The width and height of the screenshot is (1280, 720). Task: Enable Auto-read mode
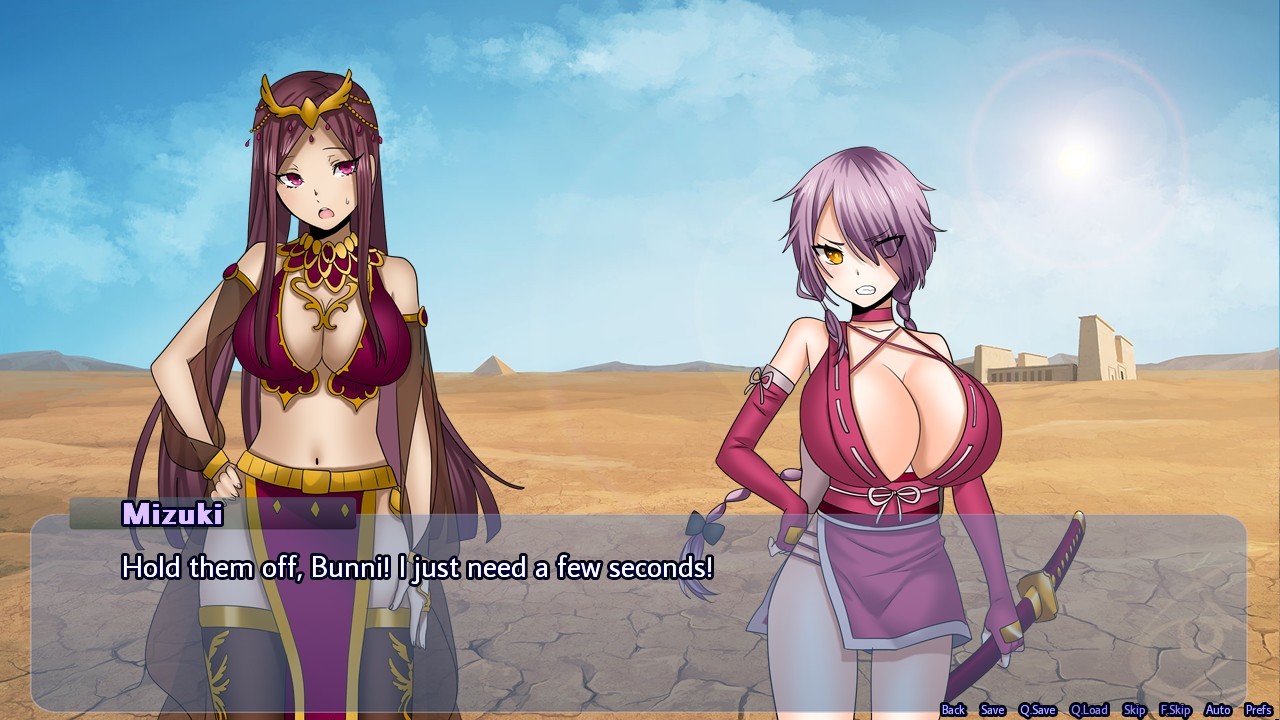1218,709
